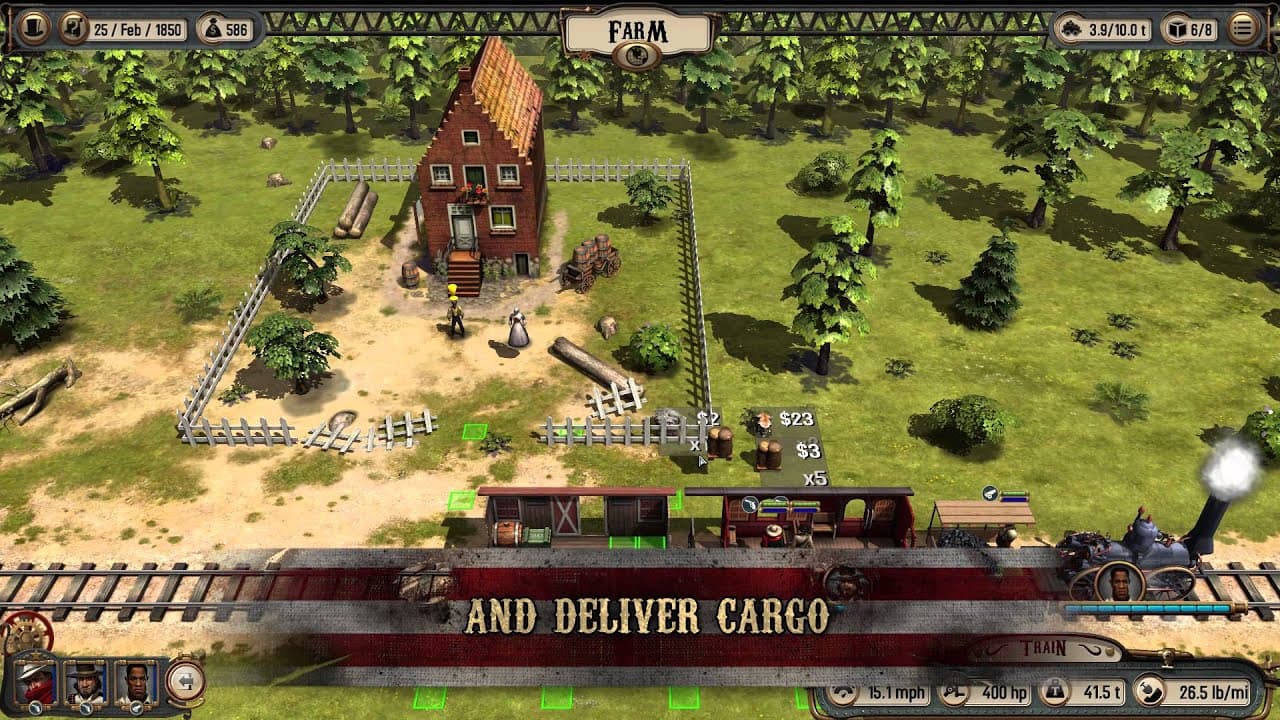
Task: Select the red-bandana character portrait
Action: click(x=34, y=682)
